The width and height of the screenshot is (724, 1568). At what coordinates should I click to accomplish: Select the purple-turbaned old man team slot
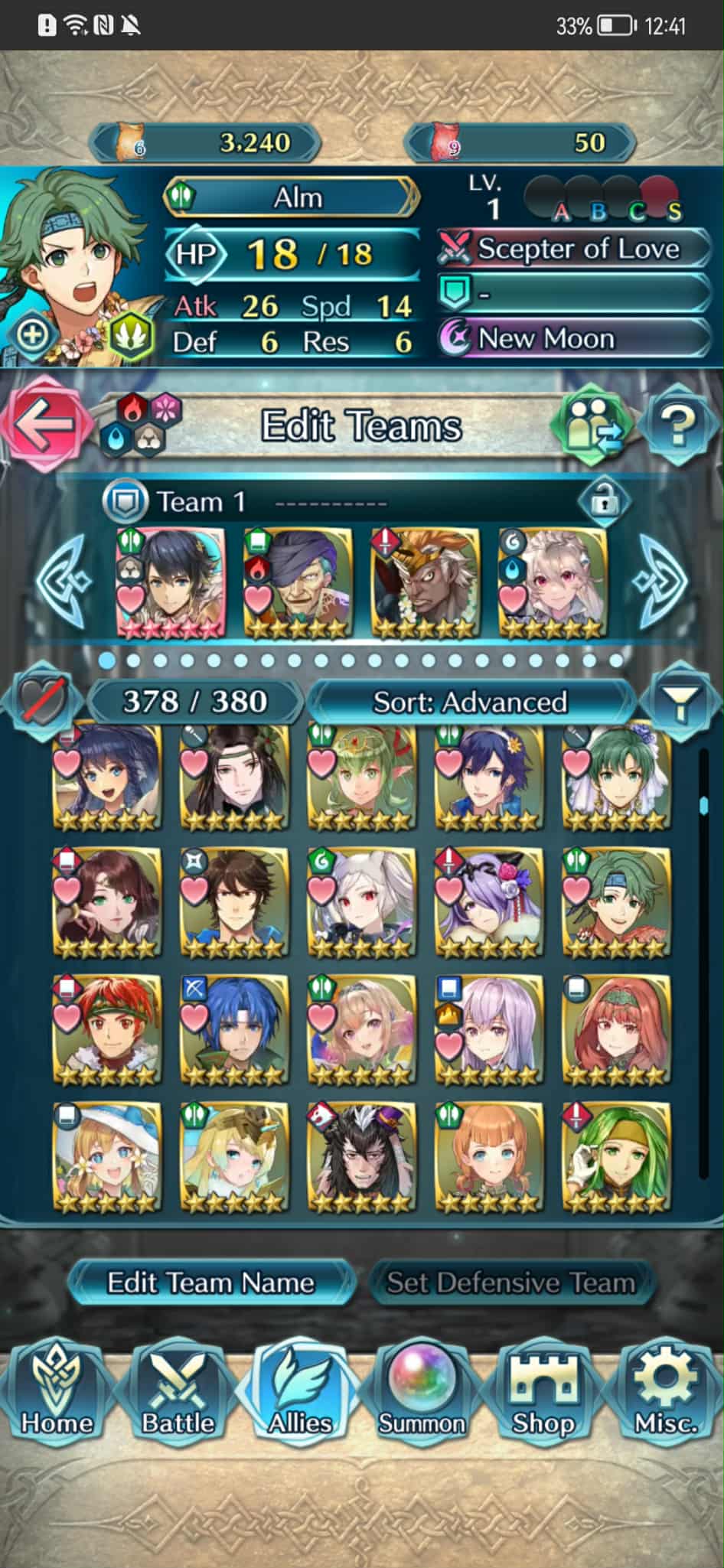(x=298, y=583)
